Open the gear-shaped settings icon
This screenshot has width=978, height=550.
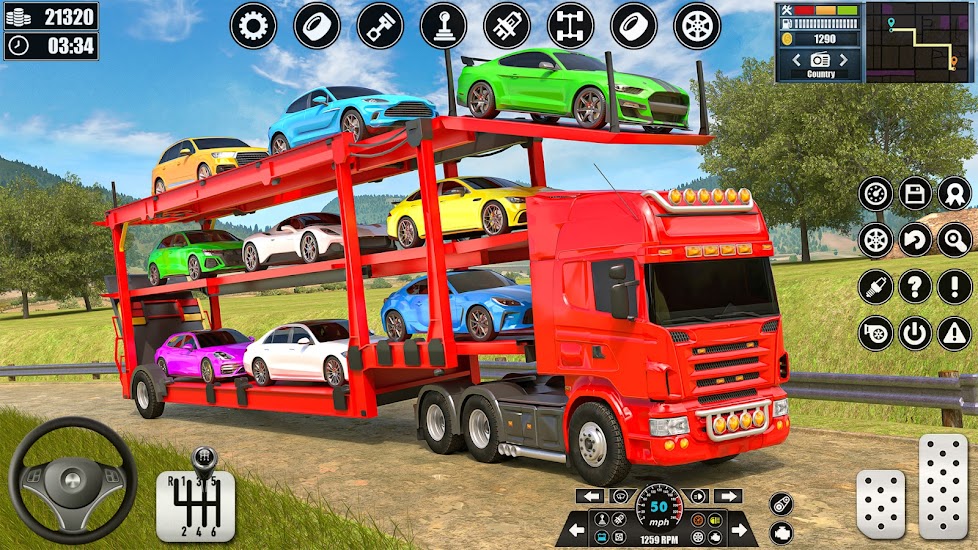(253, 26)
